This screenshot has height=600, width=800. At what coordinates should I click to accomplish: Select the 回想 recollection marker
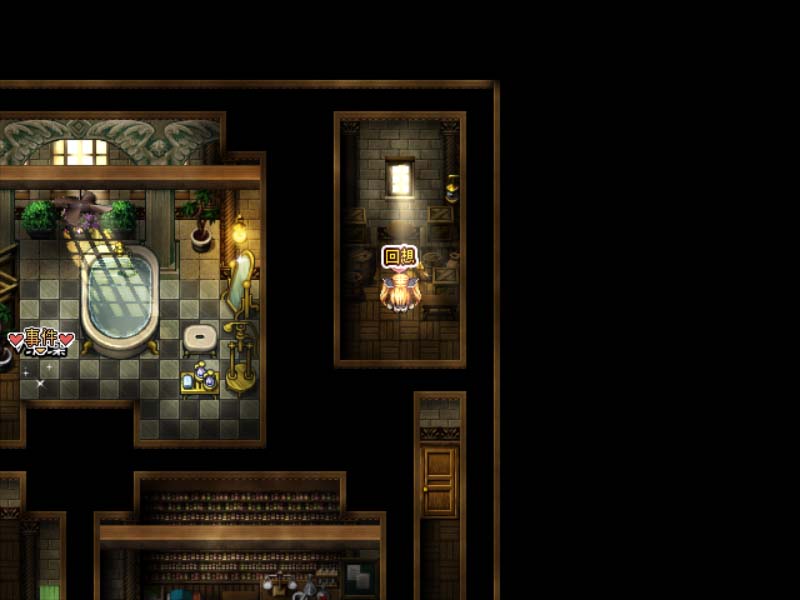pyautogui.click(x=400, y=257)
